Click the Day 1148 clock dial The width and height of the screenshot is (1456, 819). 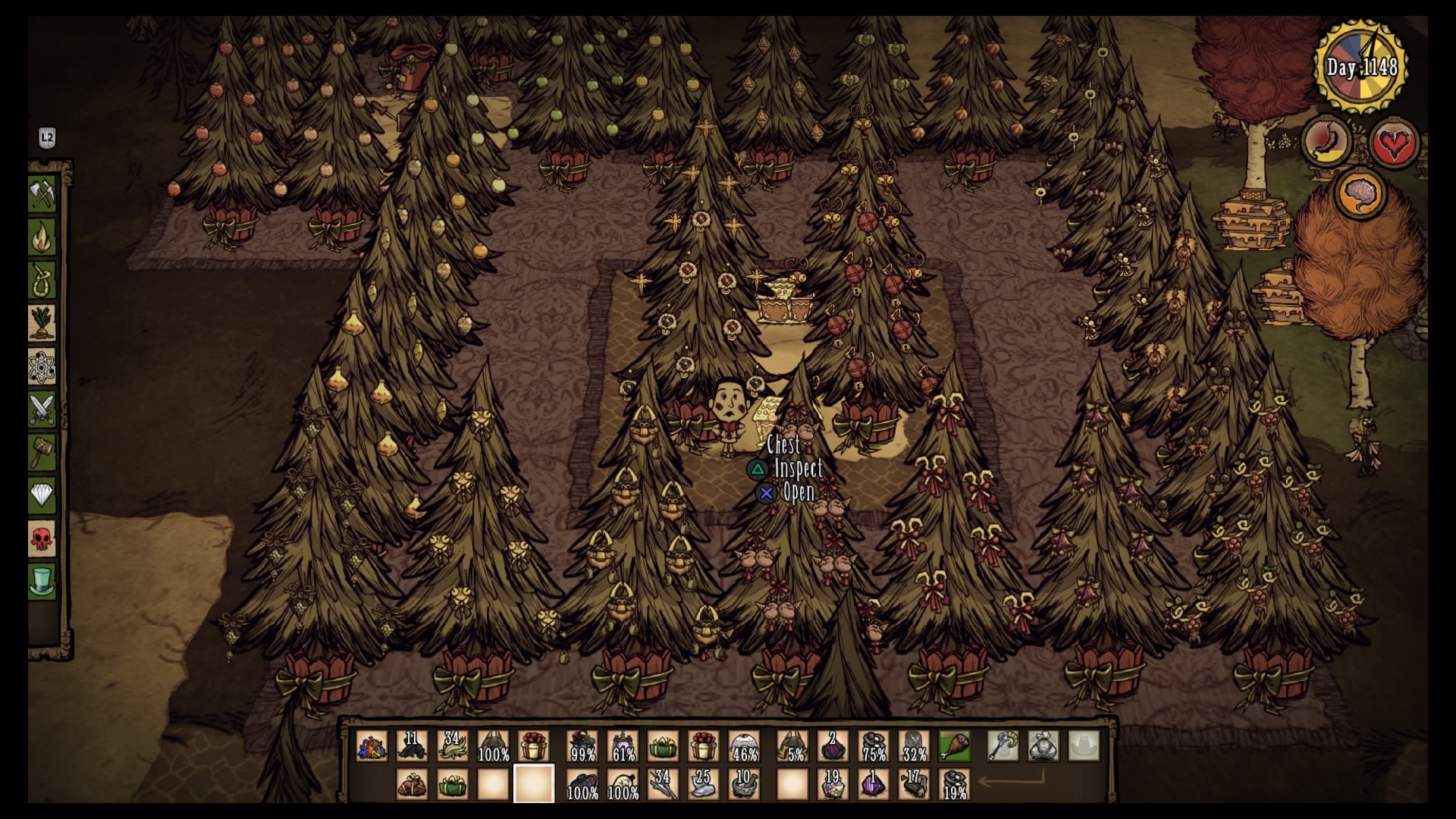(1361, 67)
